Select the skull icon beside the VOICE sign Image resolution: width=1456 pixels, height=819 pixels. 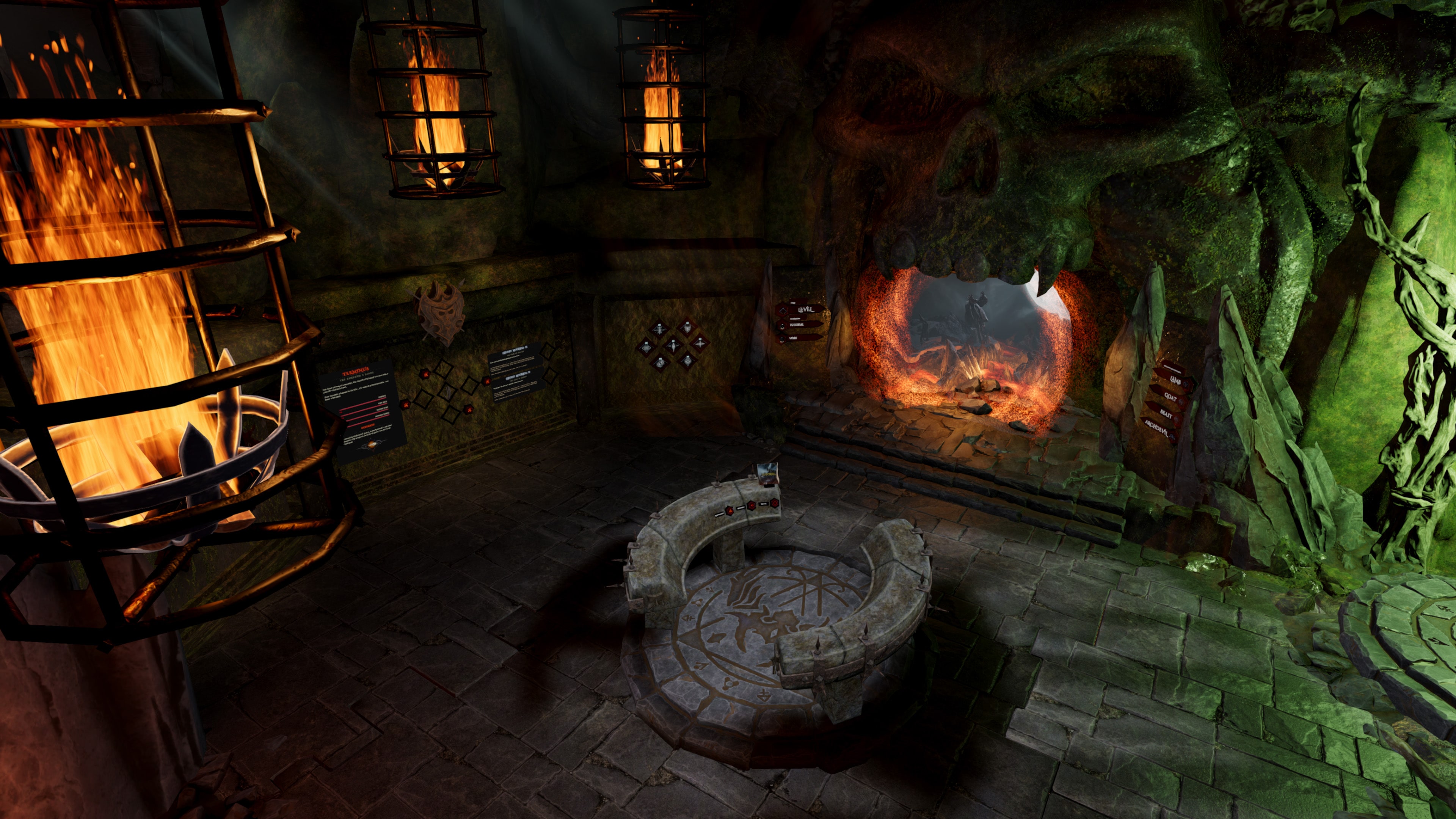pyautogui.click(x=782, y=340)
